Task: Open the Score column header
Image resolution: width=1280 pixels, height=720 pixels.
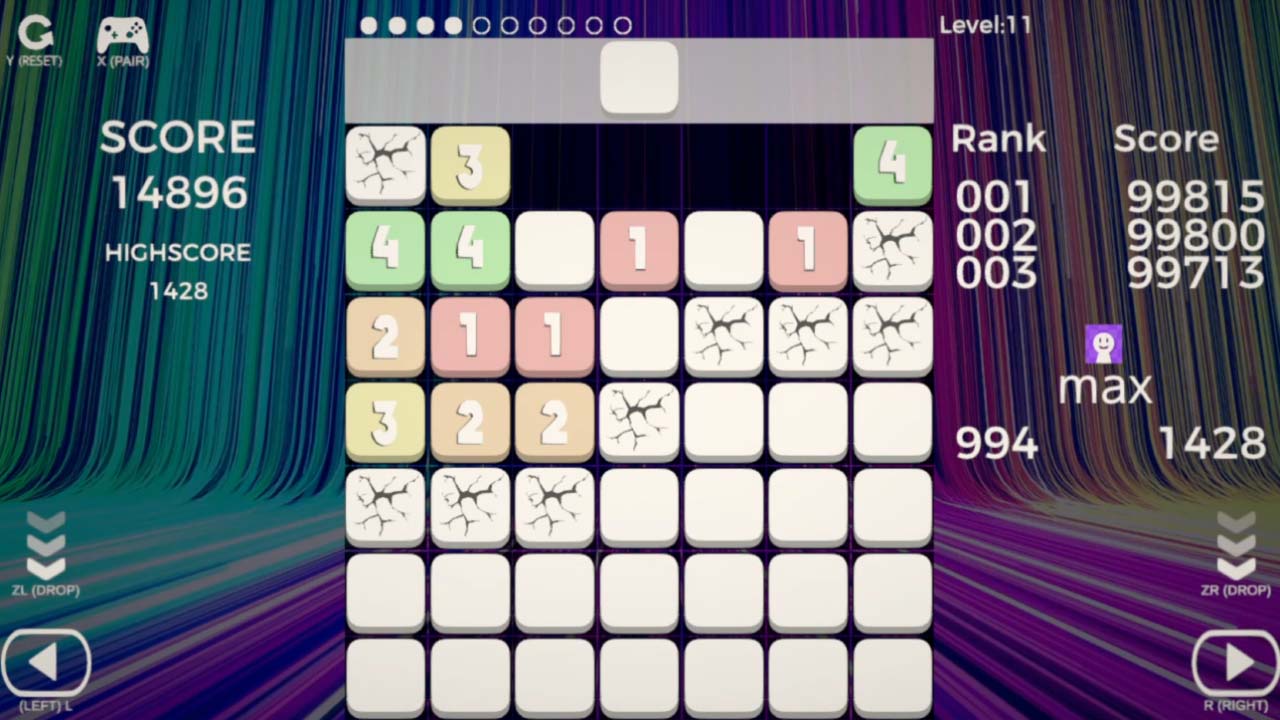Action: click(1166, 140)
